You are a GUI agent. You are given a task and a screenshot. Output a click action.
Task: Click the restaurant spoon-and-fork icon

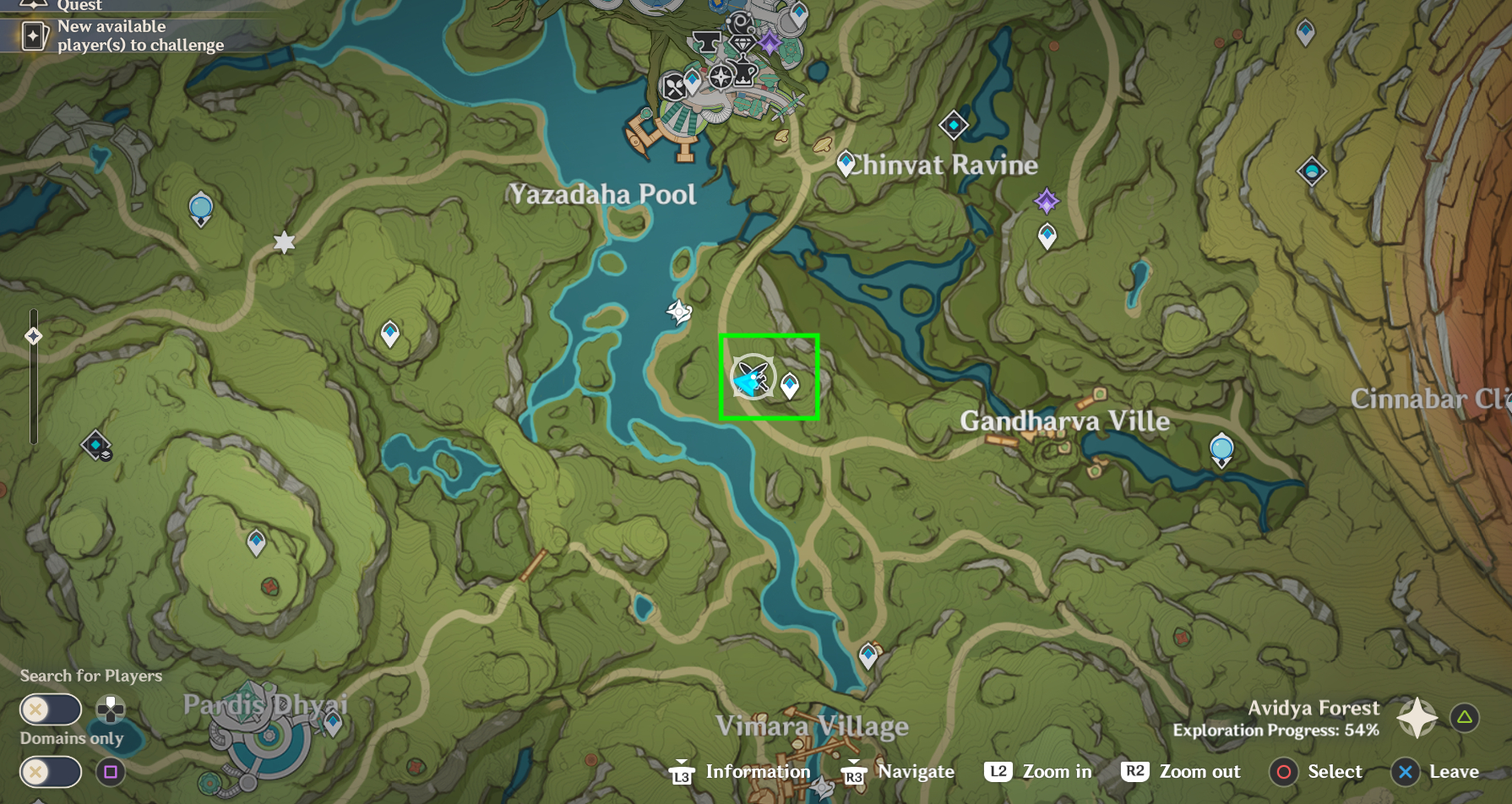(x=675, y=86)
